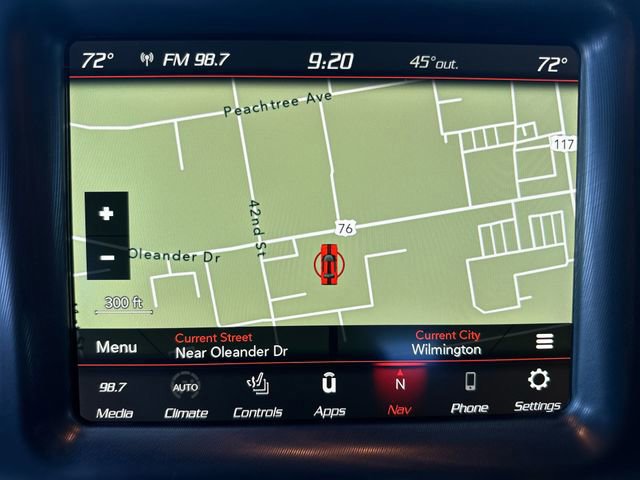The image size is (640, 480).
Task: Click the red car position marker
Action: (x=329, y=264)
